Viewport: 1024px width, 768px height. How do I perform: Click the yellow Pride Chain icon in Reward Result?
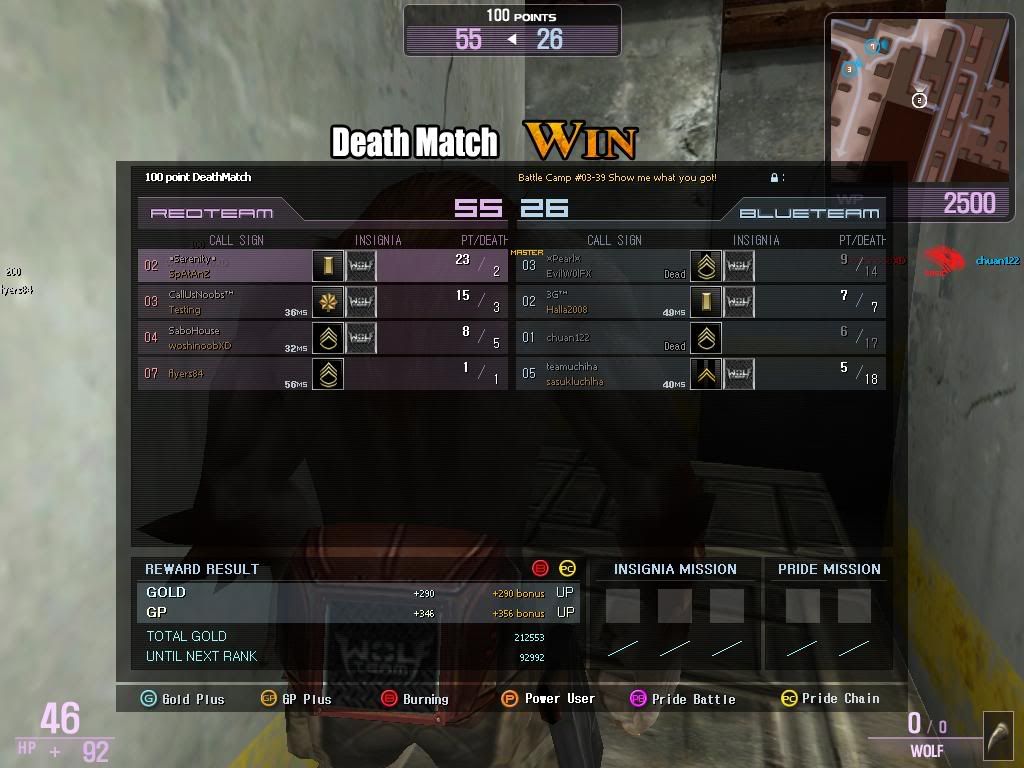(567, 568)
